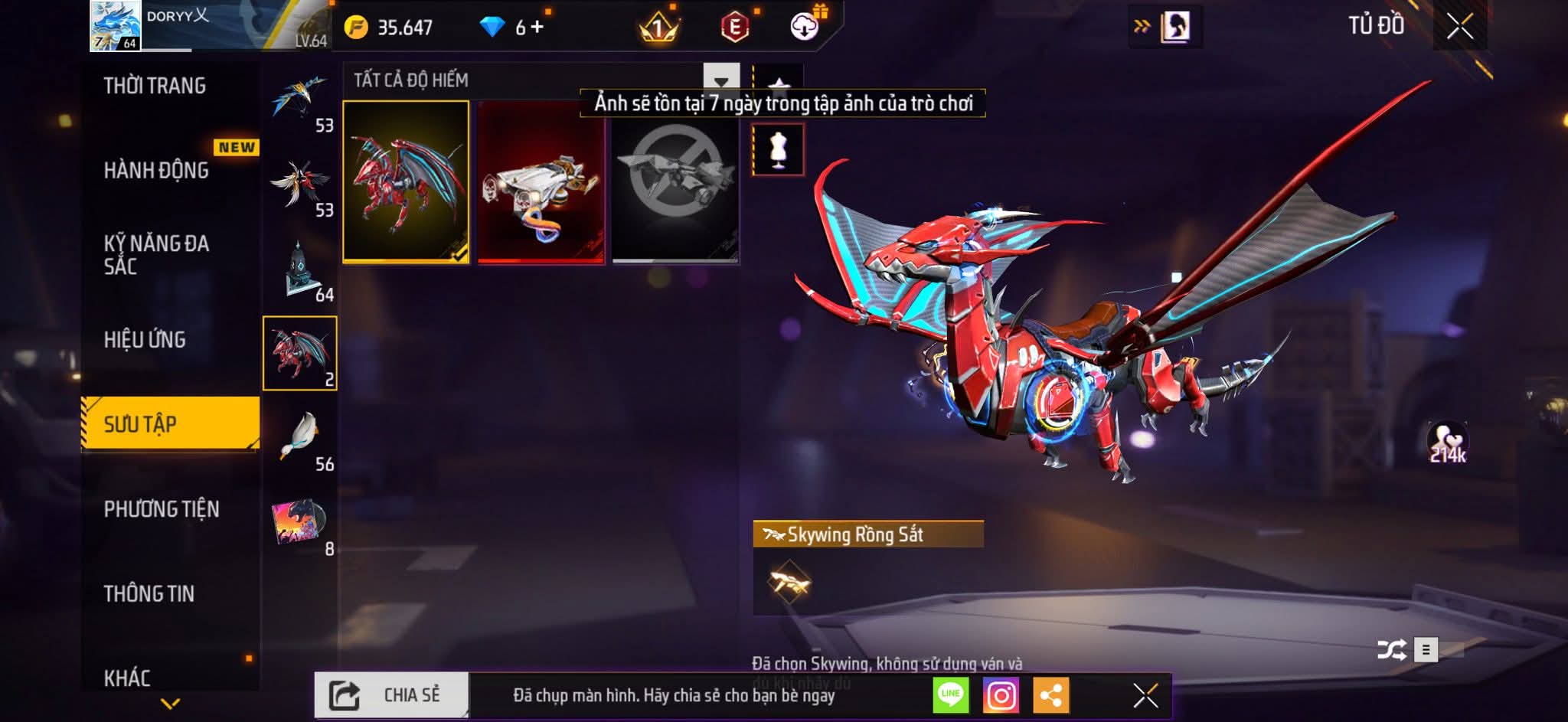Viewport: 1568px width, 722px height.
Task: Show the Thông Tin section
Action: tap(149, 593)
